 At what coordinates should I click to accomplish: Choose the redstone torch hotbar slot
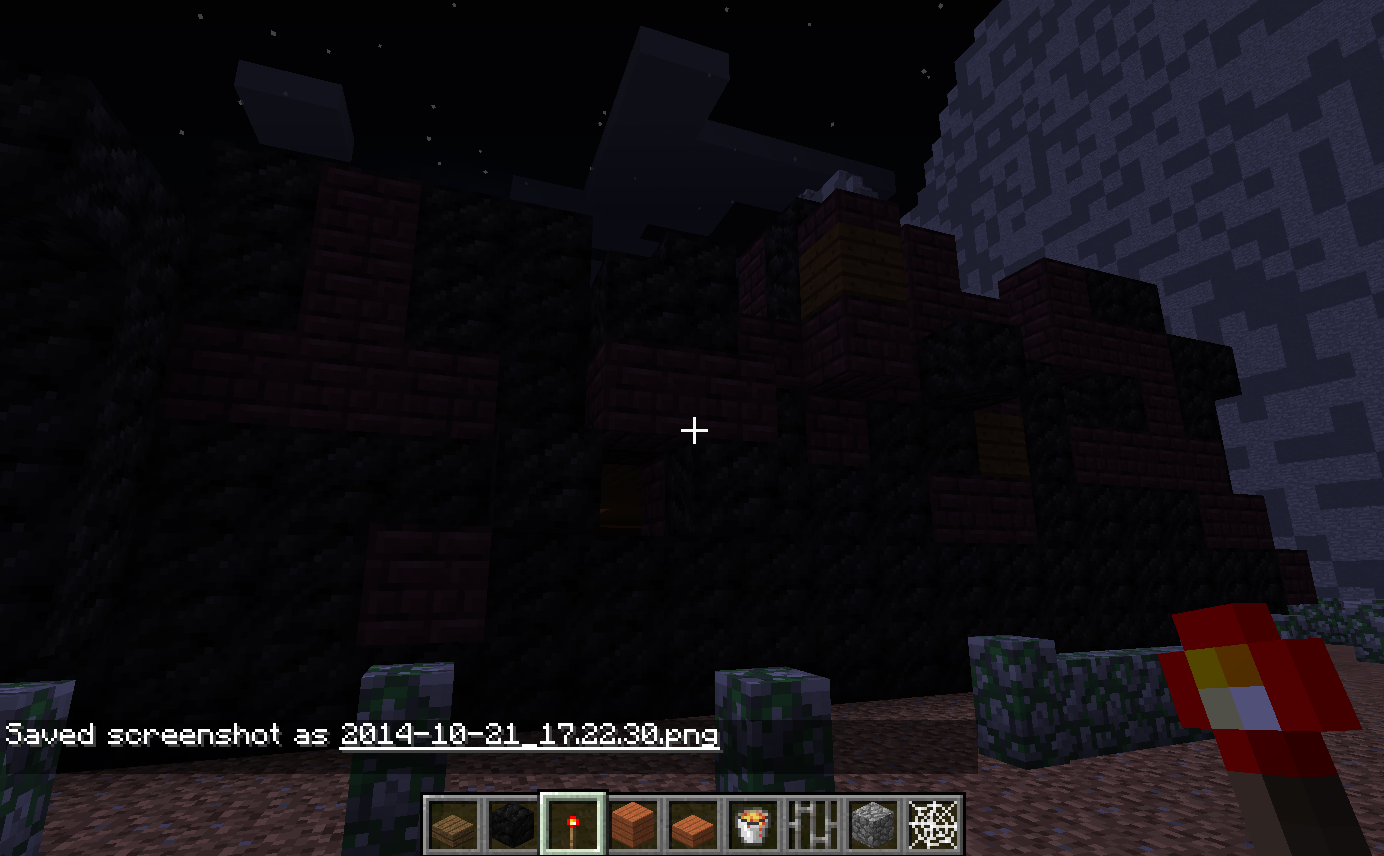tap(573, 825)
